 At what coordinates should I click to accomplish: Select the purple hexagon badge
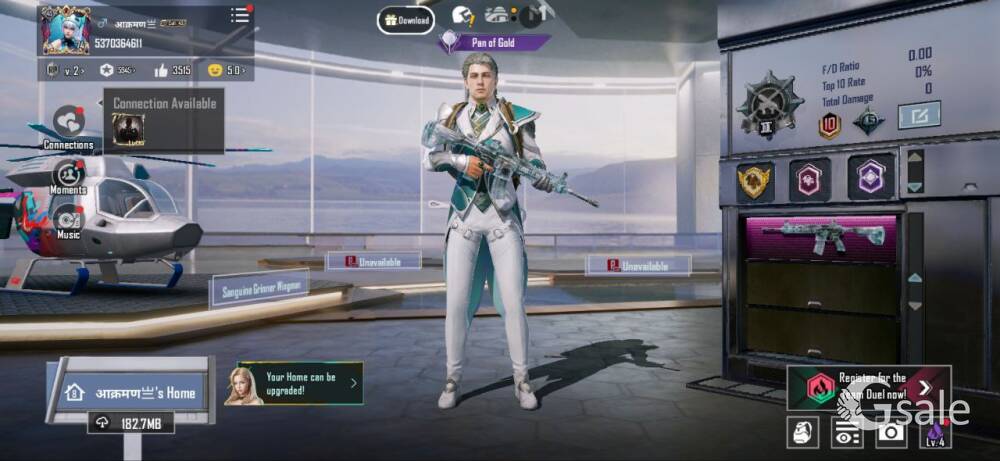point(871,177)
